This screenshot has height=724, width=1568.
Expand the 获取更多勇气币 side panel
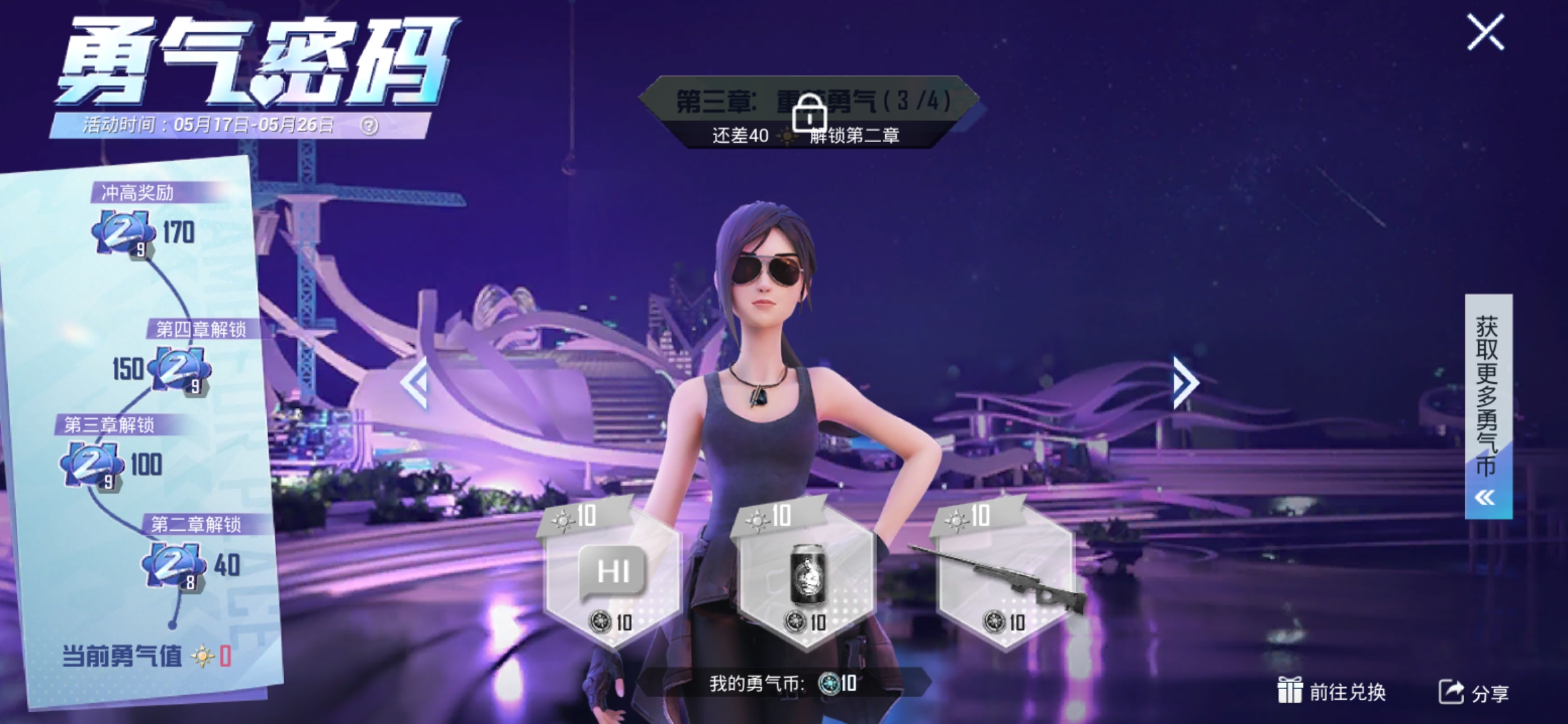pyautogui.click(x=1488, y=406)
